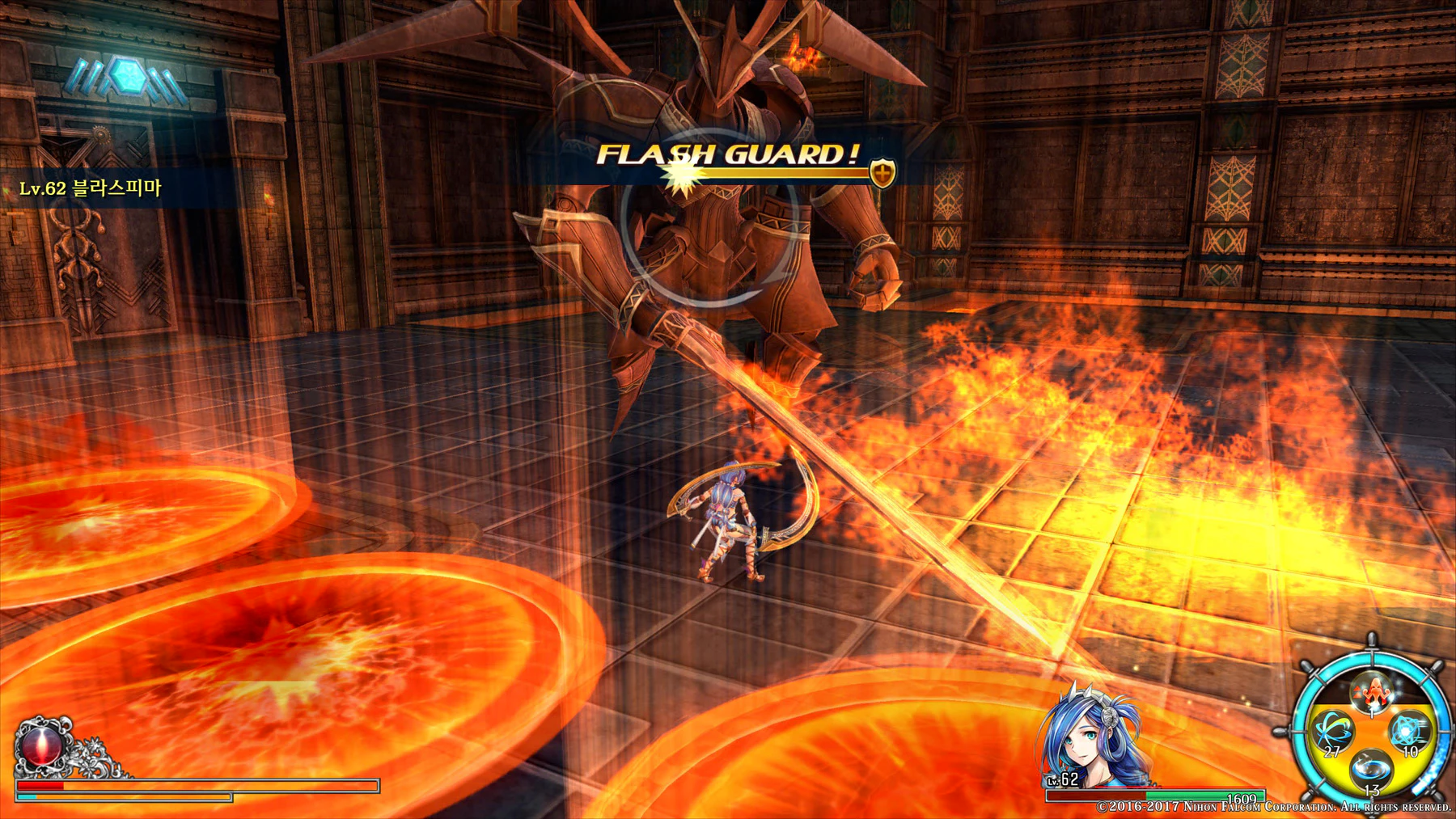This screenshot has height=819, width=1456.
Task: Activate the red power-up figure skill
Action: tap(1371, 691)
